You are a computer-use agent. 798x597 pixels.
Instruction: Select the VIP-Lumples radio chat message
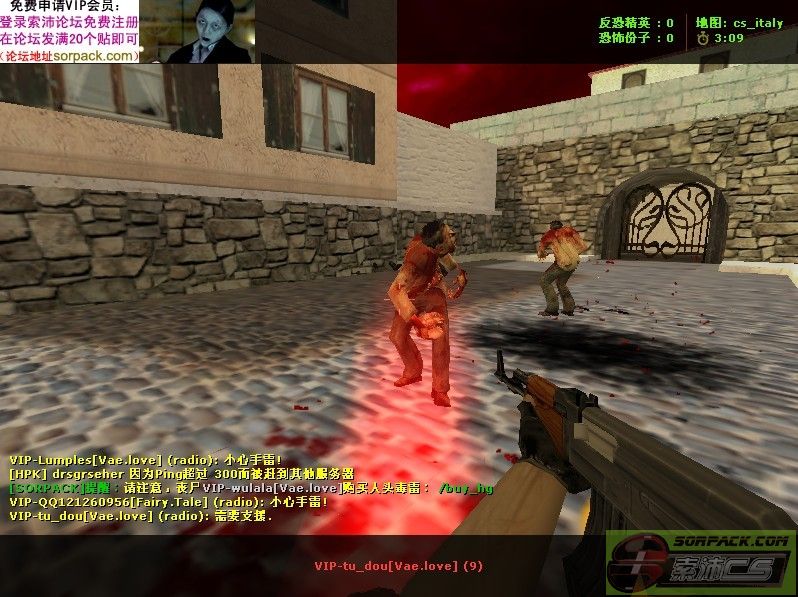click(147, 459)
